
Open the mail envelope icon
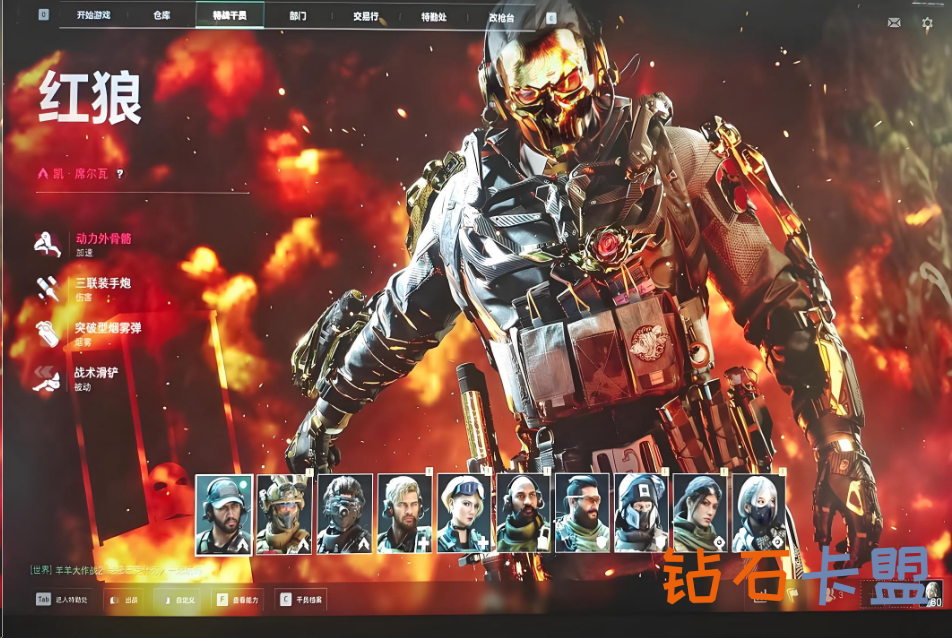pyautogui.click(x=894, y=22)
